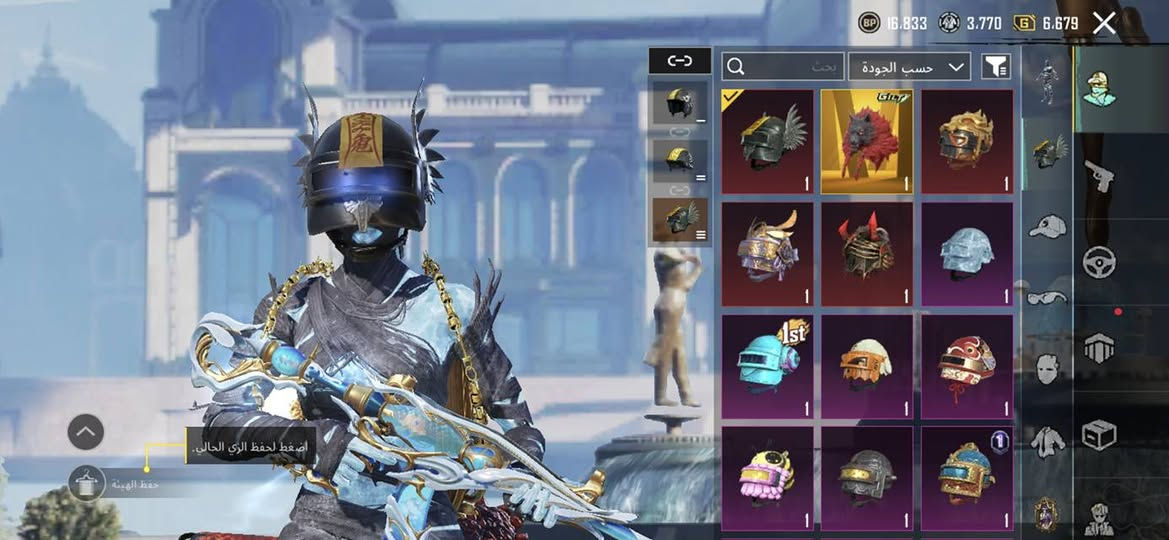Select the winged black helmet with checkmark
Image resolution: width=1169 pixels, height=540 pixels.
click(x=767, y=142)
